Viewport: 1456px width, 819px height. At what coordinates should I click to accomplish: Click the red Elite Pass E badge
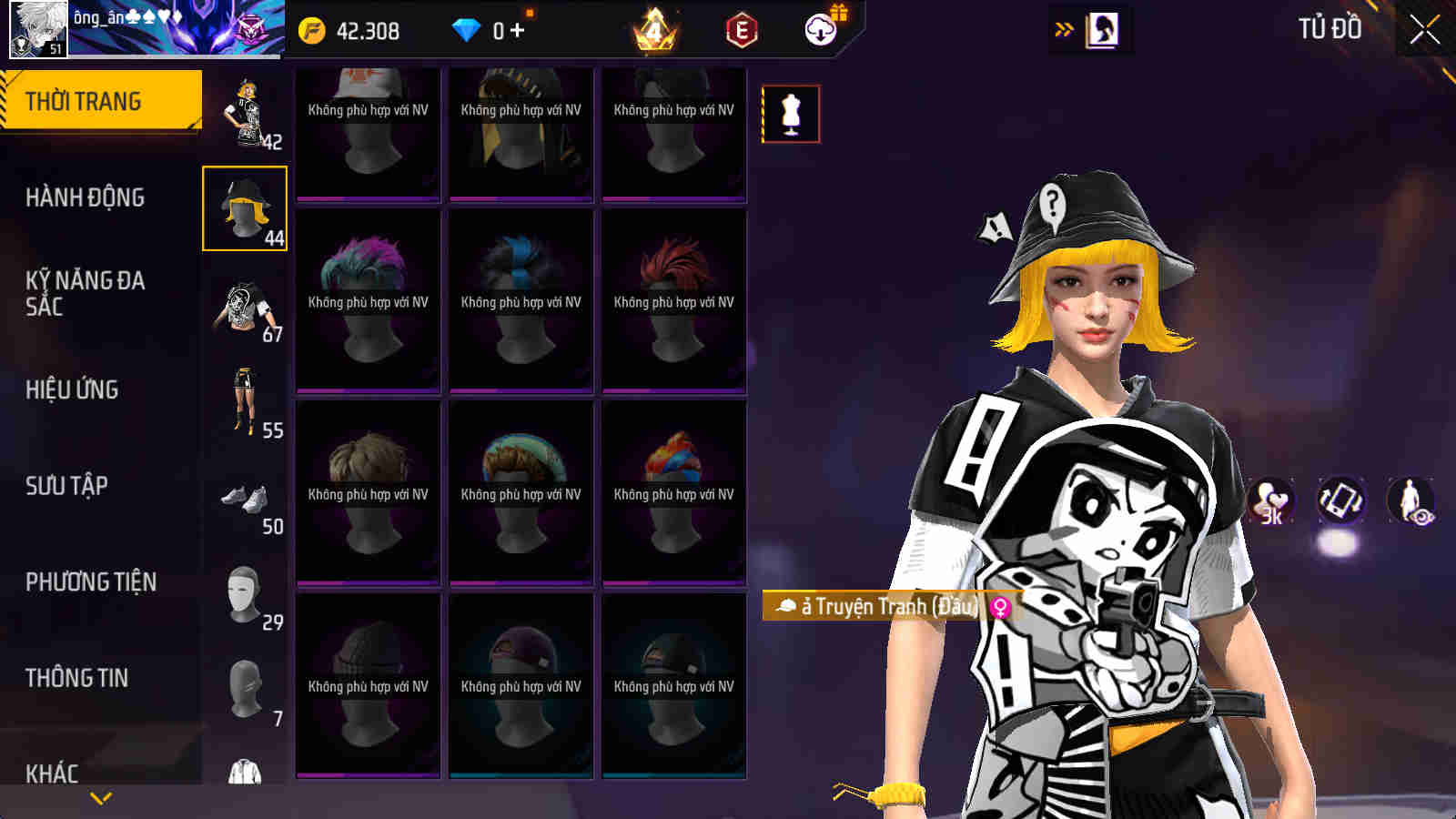(739, 29)
